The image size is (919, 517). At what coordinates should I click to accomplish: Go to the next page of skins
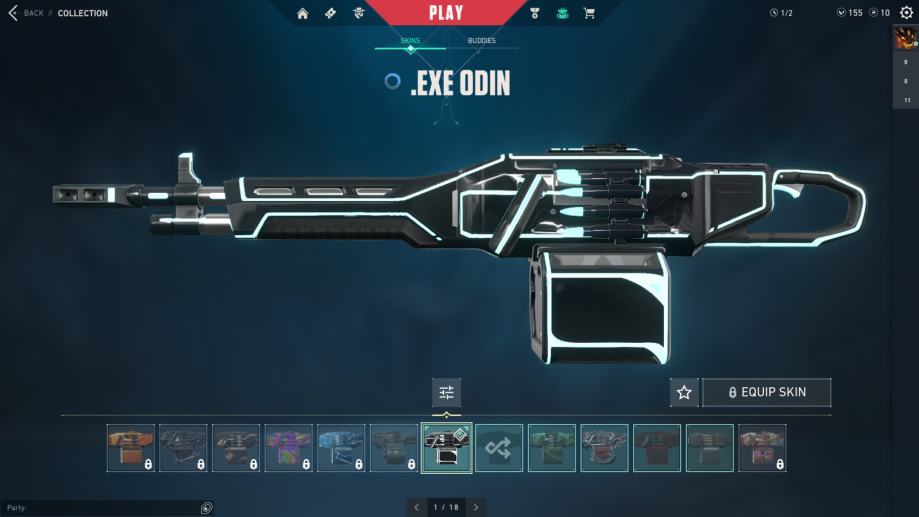pos(476,507)
